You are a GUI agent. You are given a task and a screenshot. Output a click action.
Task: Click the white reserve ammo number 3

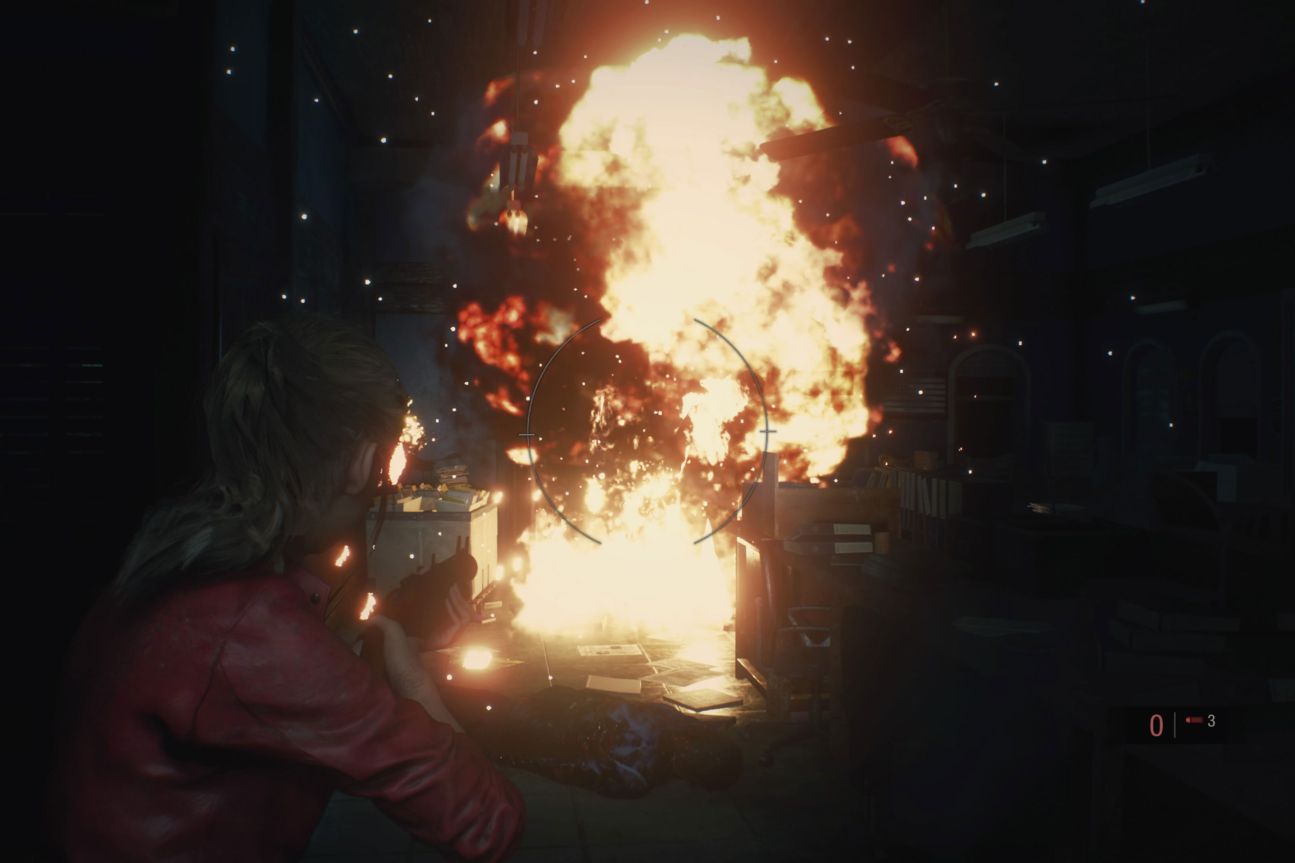tap(1211, 722)
